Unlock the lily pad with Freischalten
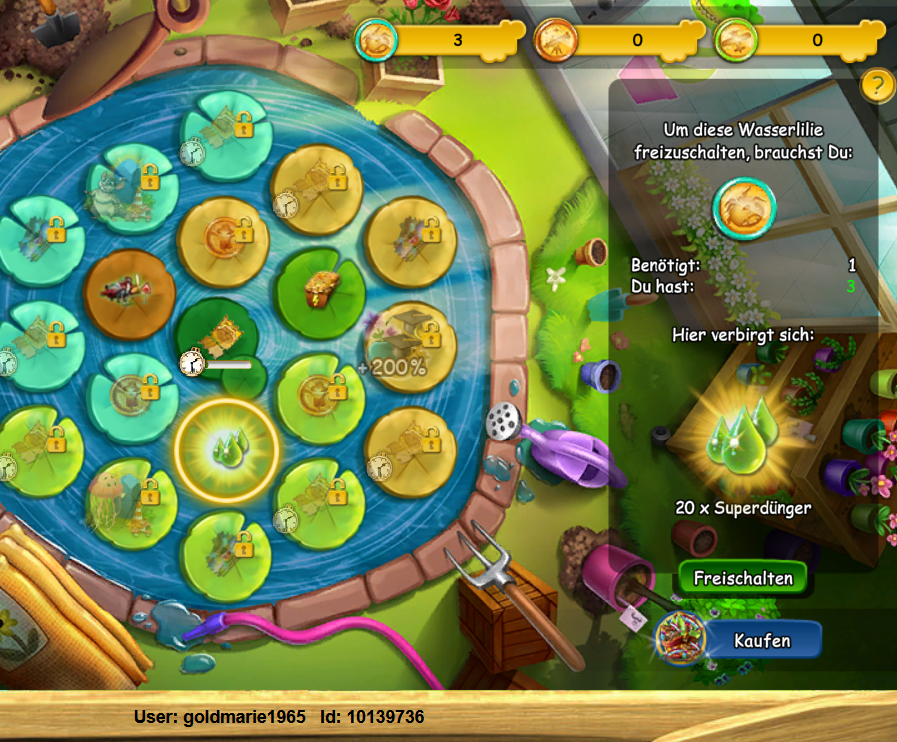The image size is (897, 742). [743, 579]
